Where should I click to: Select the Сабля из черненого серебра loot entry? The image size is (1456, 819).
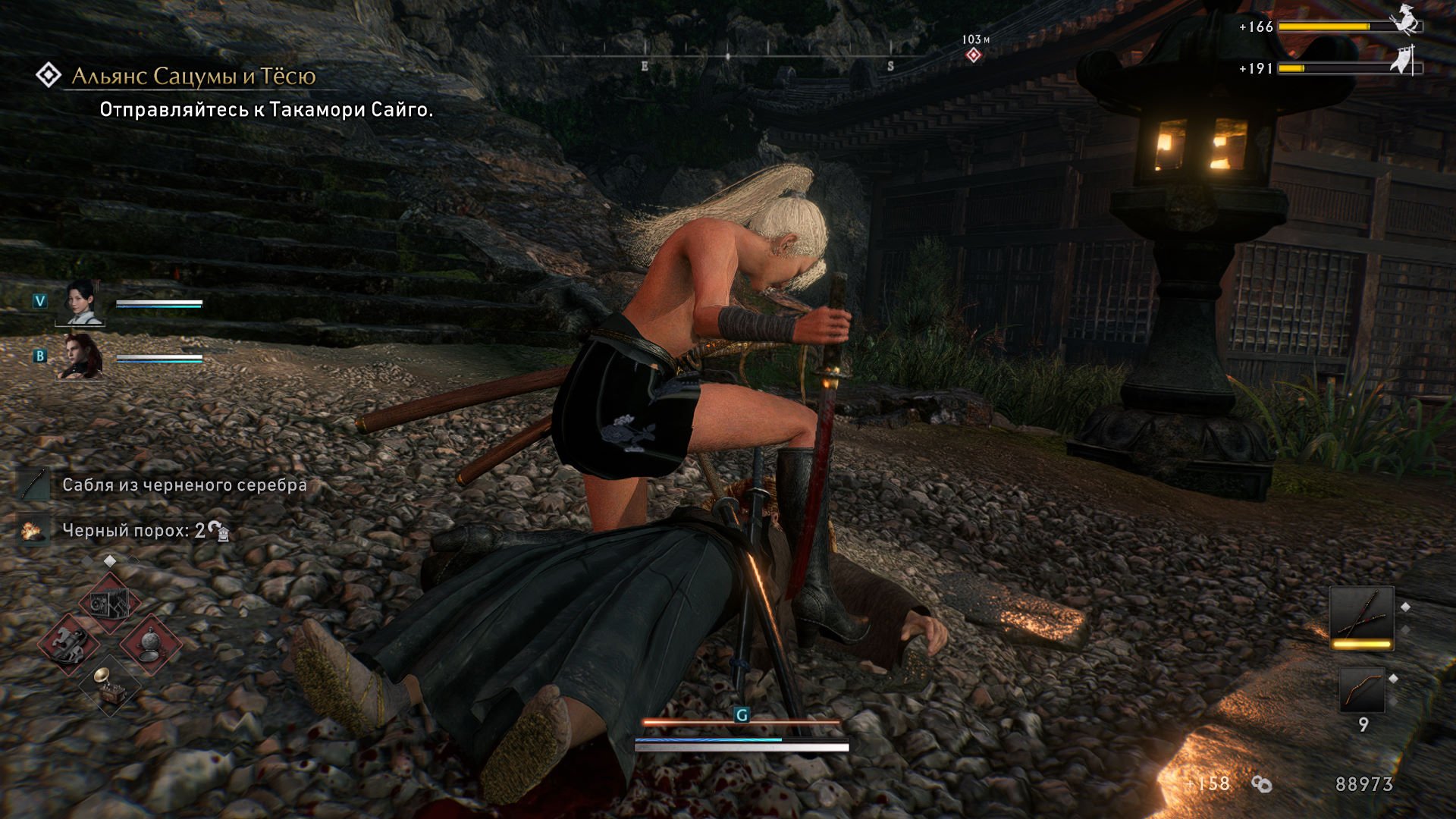tap(184, 485)
